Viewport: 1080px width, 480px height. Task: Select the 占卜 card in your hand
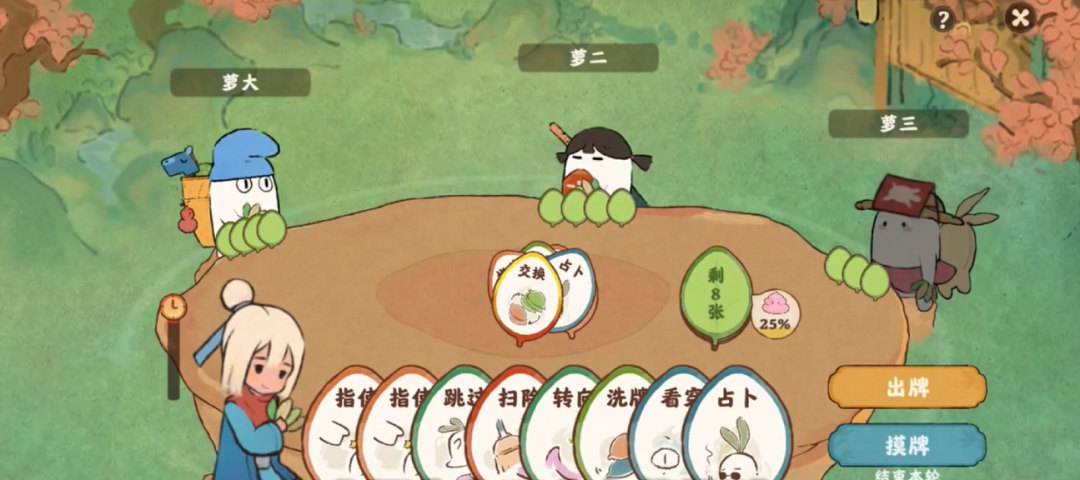[738, 420]
